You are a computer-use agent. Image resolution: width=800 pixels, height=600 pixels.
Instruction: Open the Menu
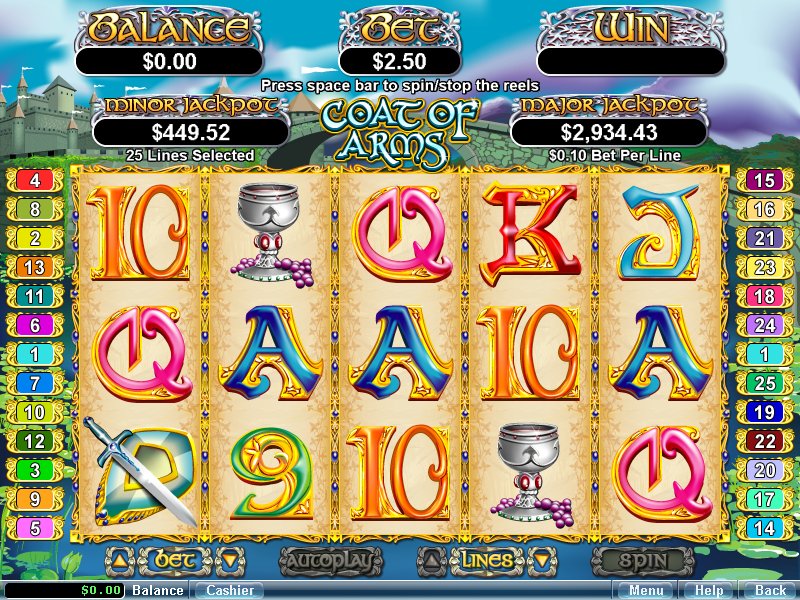[x=645, y=591]
